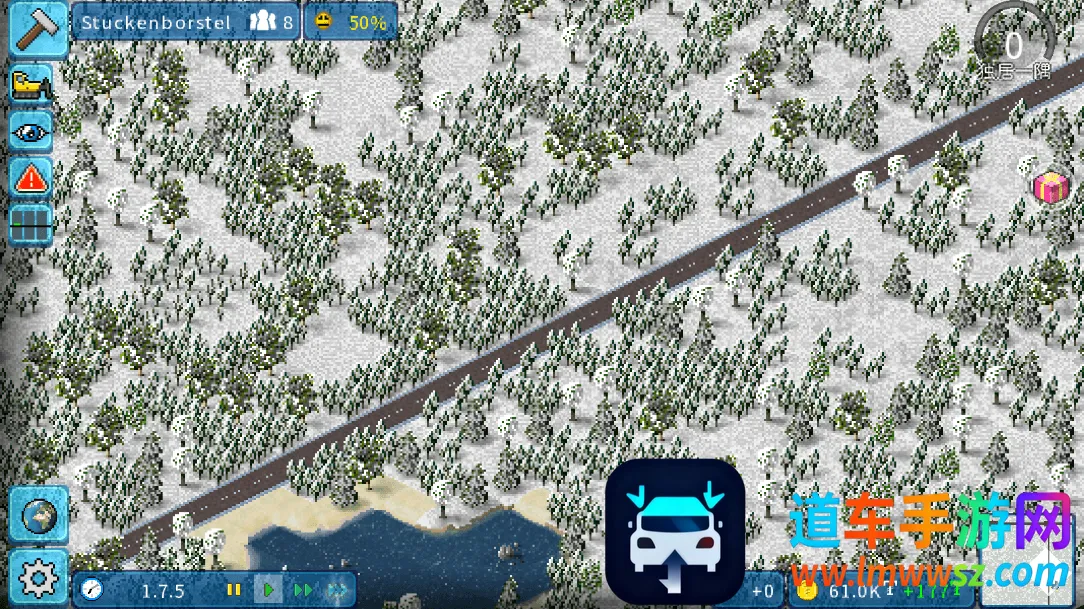The width and height of the screenshot is (1084, 609).
Task: Select the yellow bulldozer tool
Action: pos(32,85)
